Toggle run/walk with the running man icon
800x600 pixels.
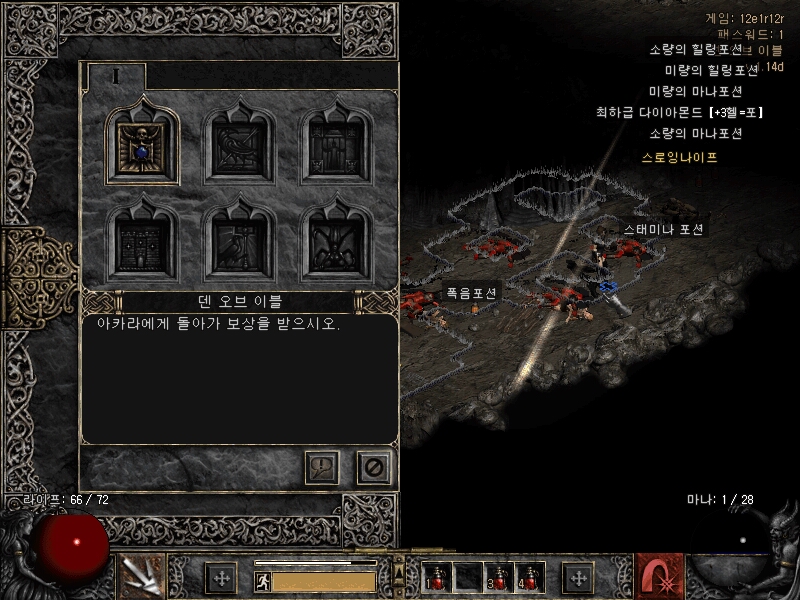click(x=262, y=581)
